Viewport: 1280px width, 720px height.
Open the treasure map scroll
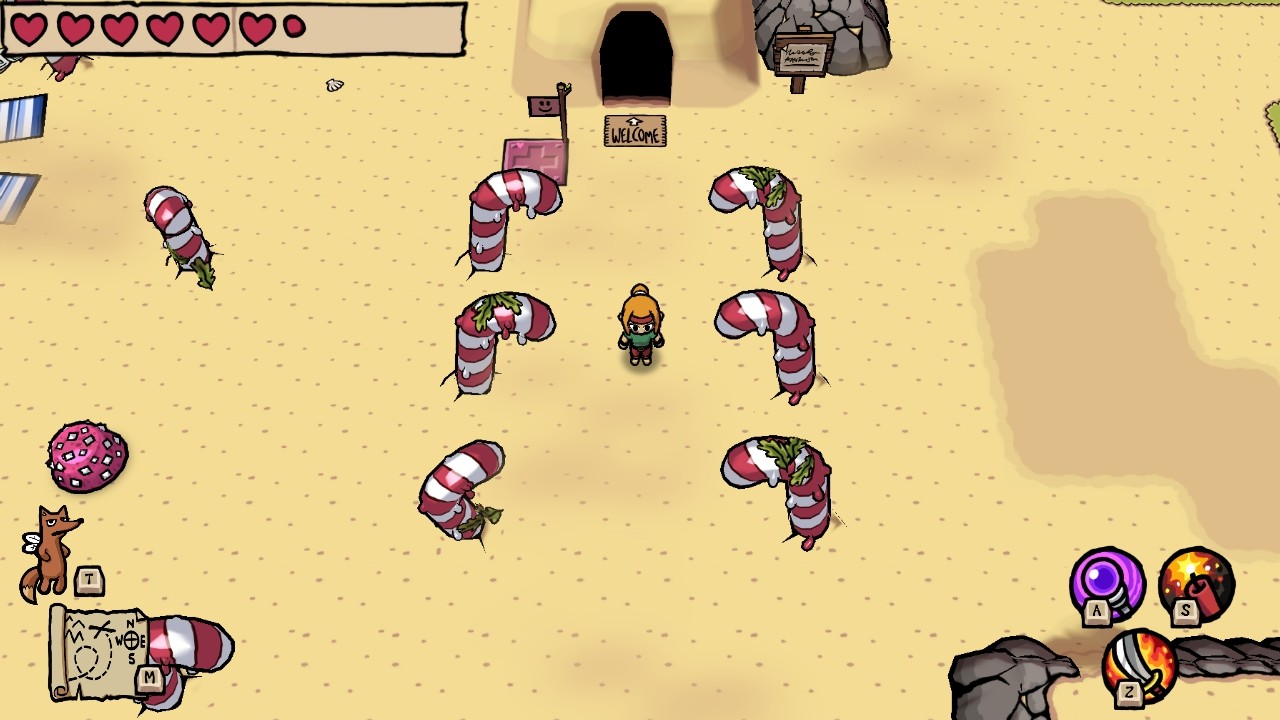click(100, 652)
